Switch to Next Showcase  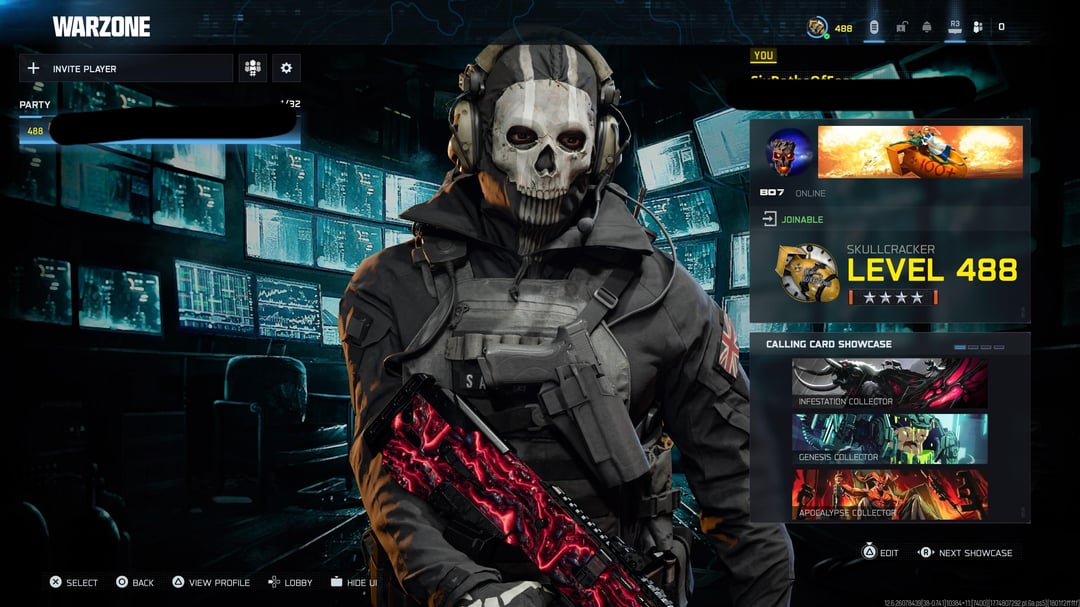(x=965, y=553)
